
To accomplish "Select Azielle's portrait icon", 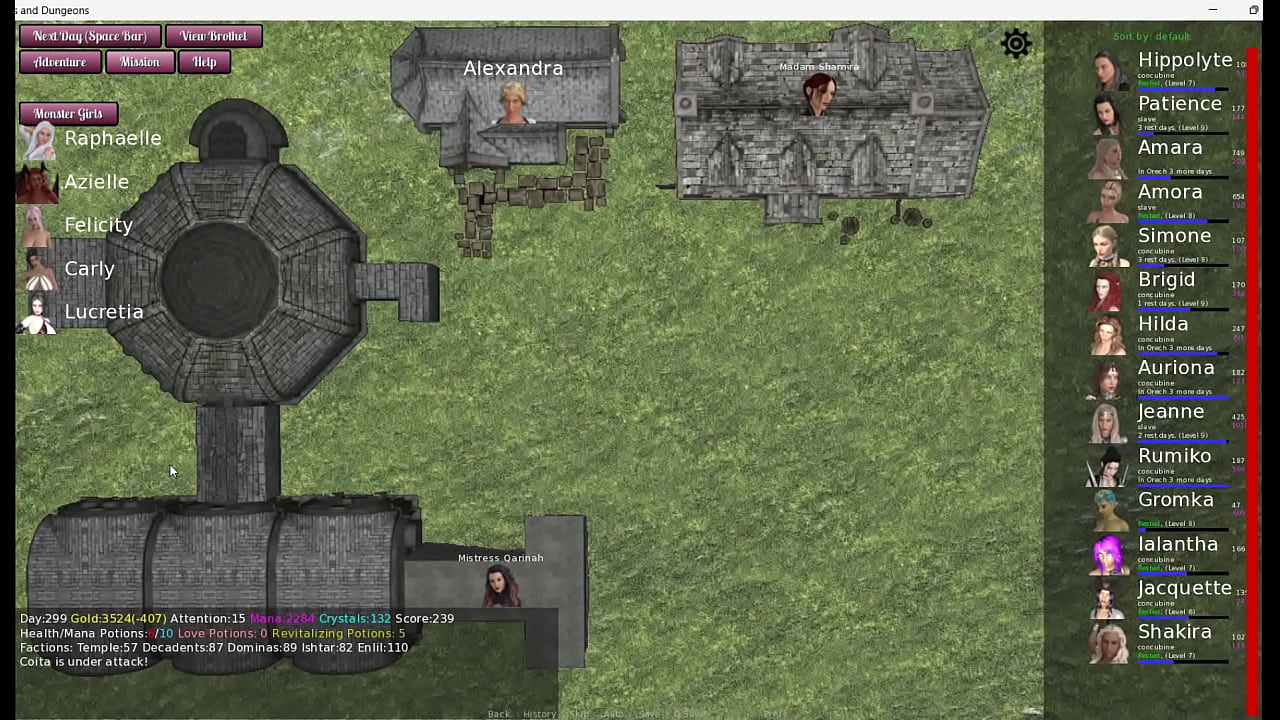I will (x=37, y=181).
